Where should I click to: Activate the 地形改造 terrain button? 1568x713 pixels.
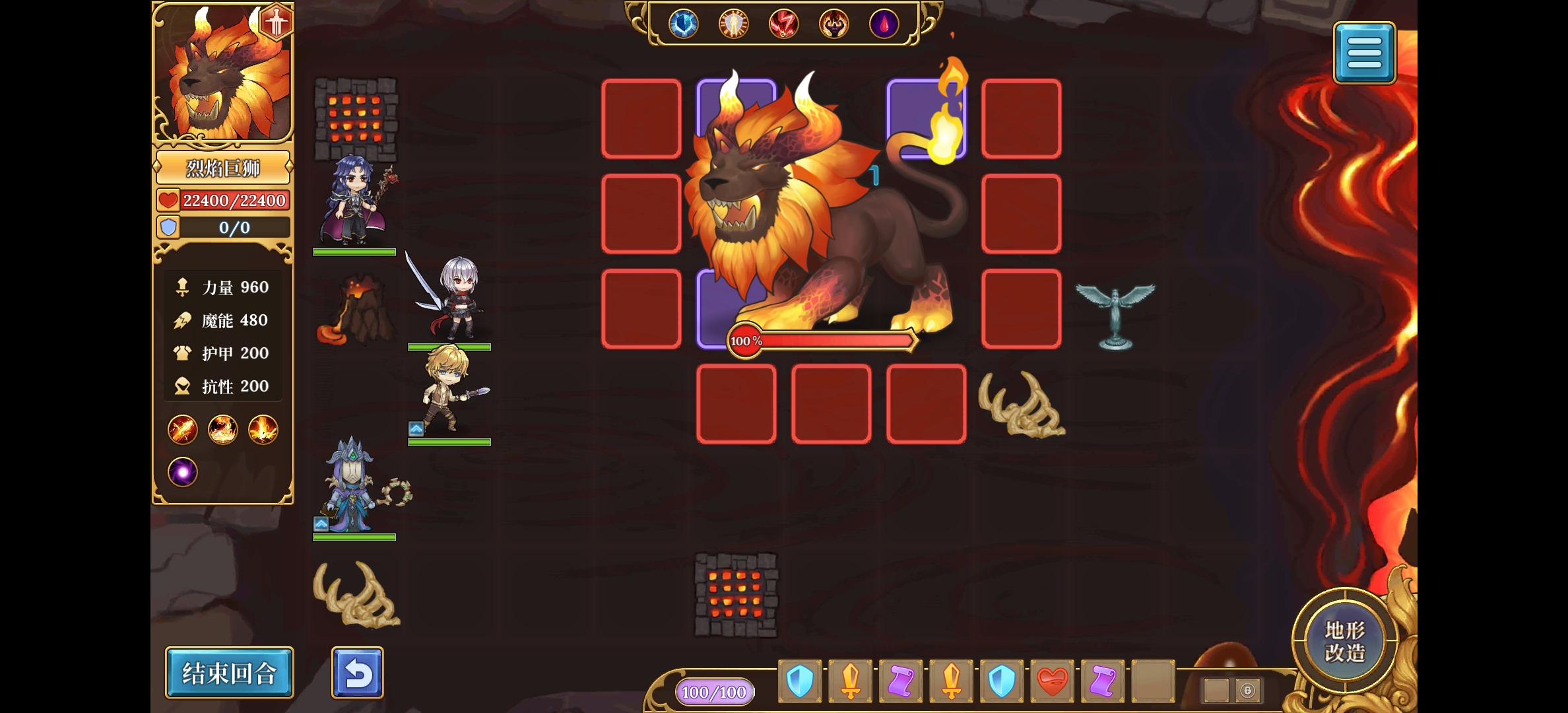click(1344, 640)
